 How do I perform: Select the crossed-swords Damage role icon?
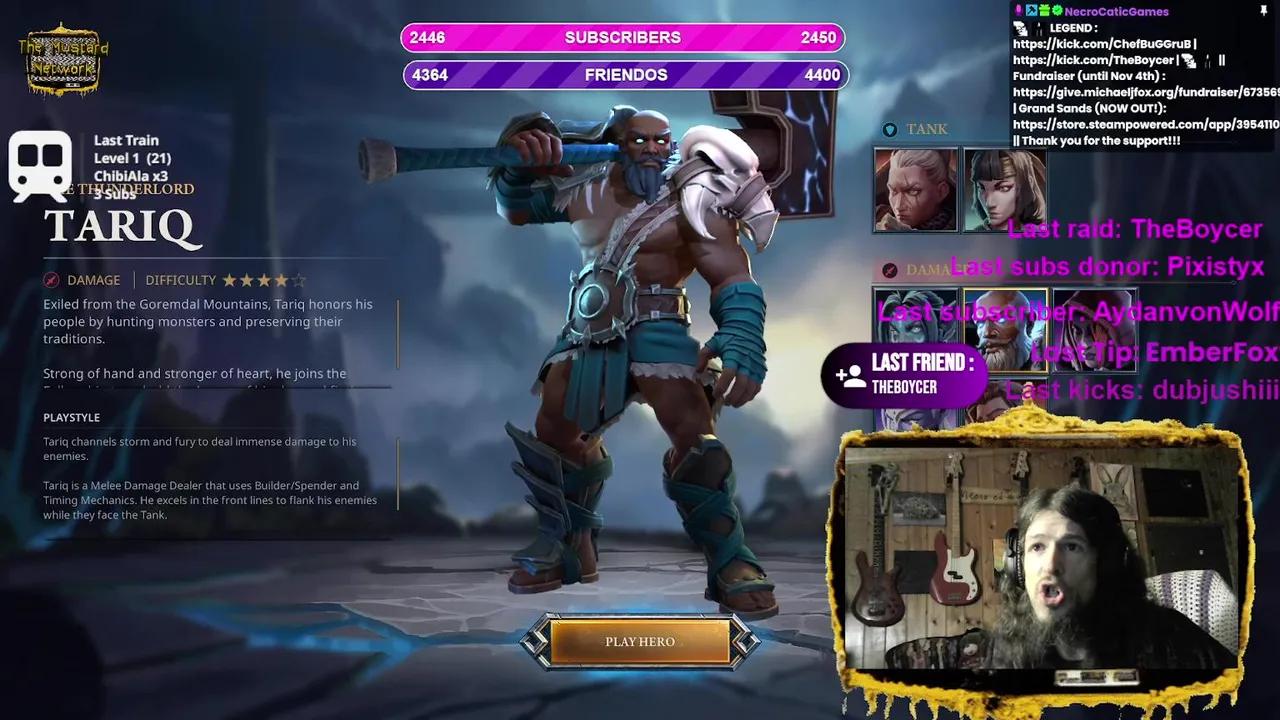point(890,268)
